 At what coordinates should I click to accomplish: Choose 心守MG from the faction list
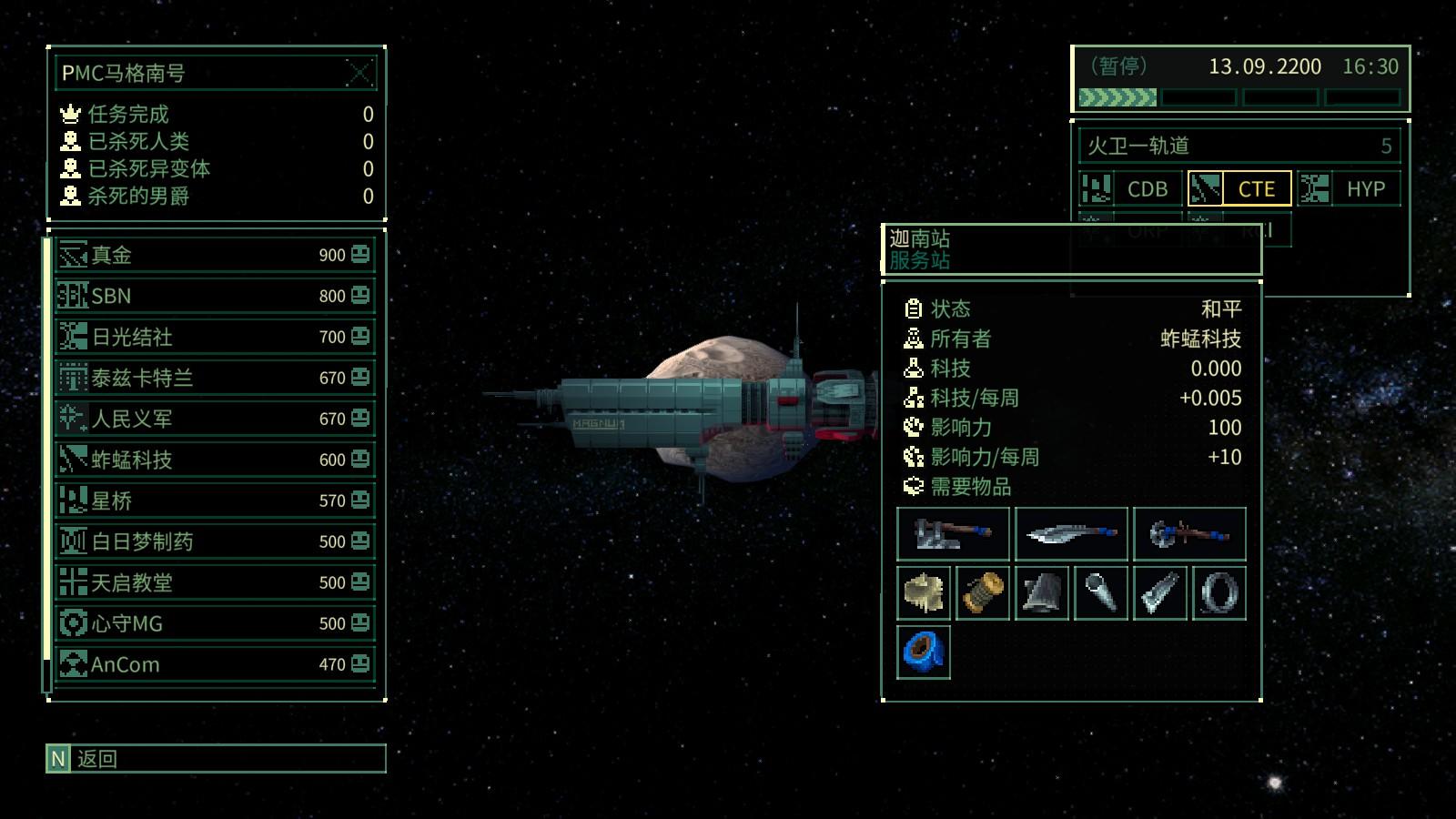coord(215,623)
